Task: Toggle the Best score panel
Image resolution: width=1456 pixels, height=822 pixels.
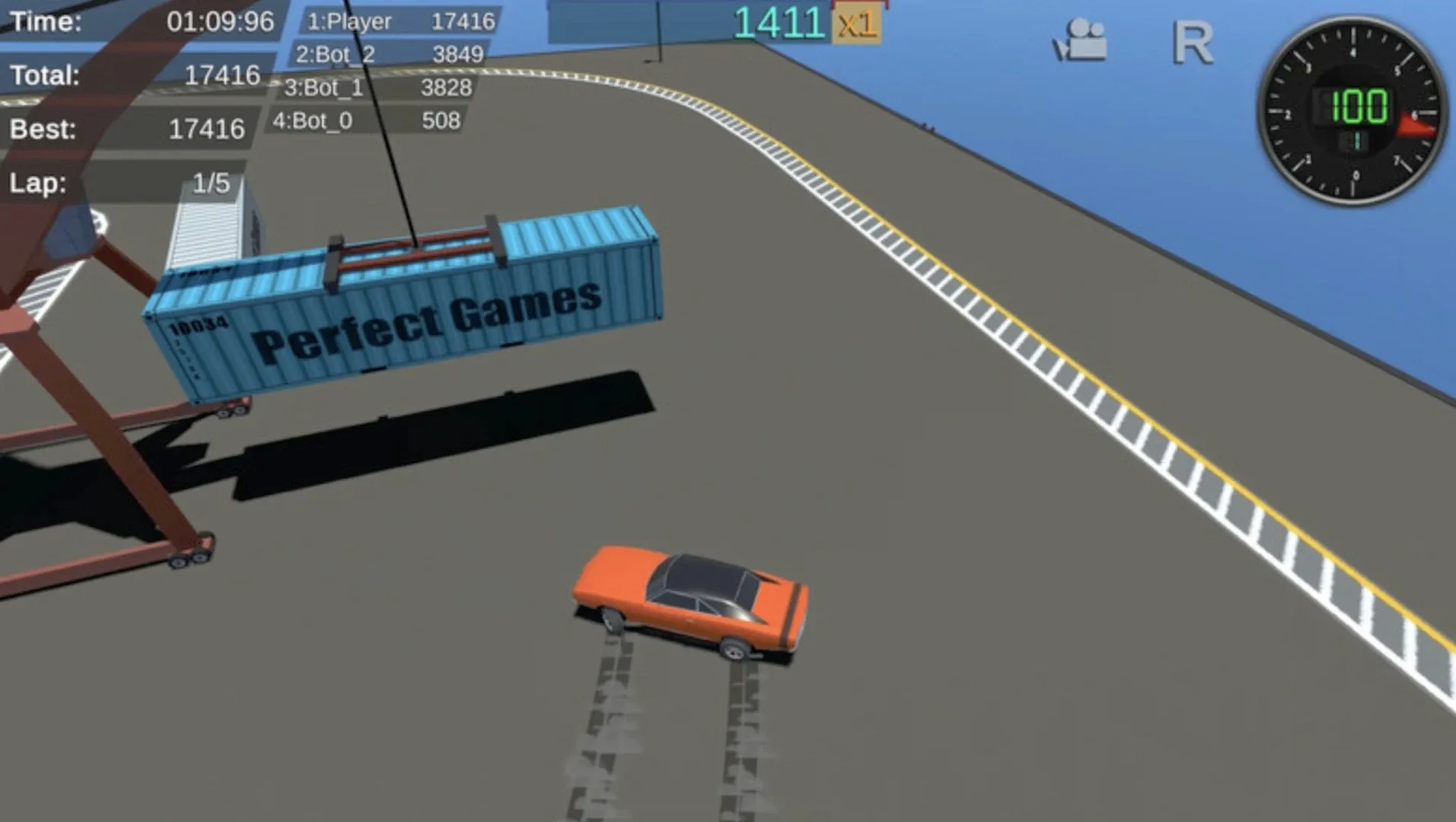Action: 126,129
